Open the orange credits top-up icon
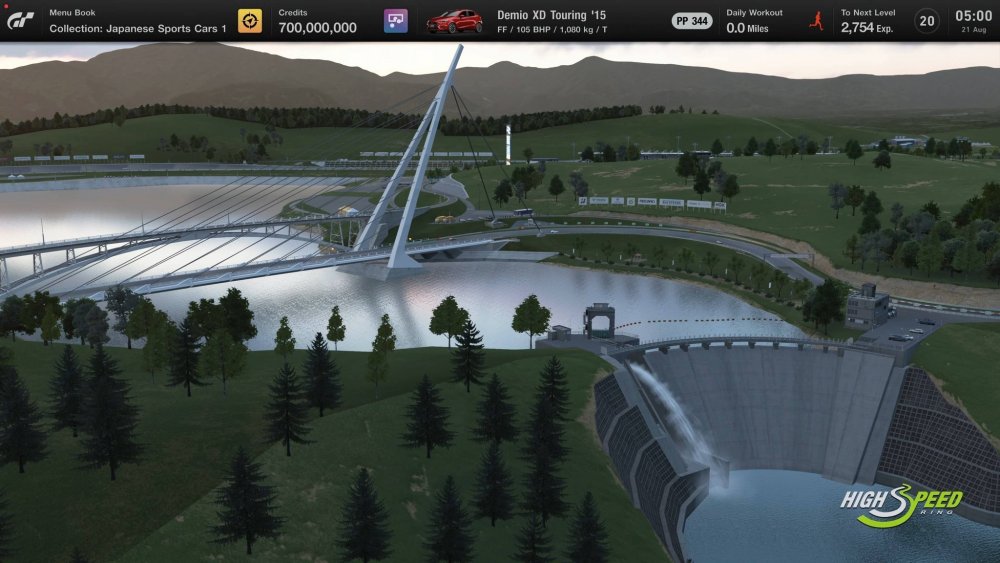The width and height of the screenshot is (1000, 563). click(250, 21)
